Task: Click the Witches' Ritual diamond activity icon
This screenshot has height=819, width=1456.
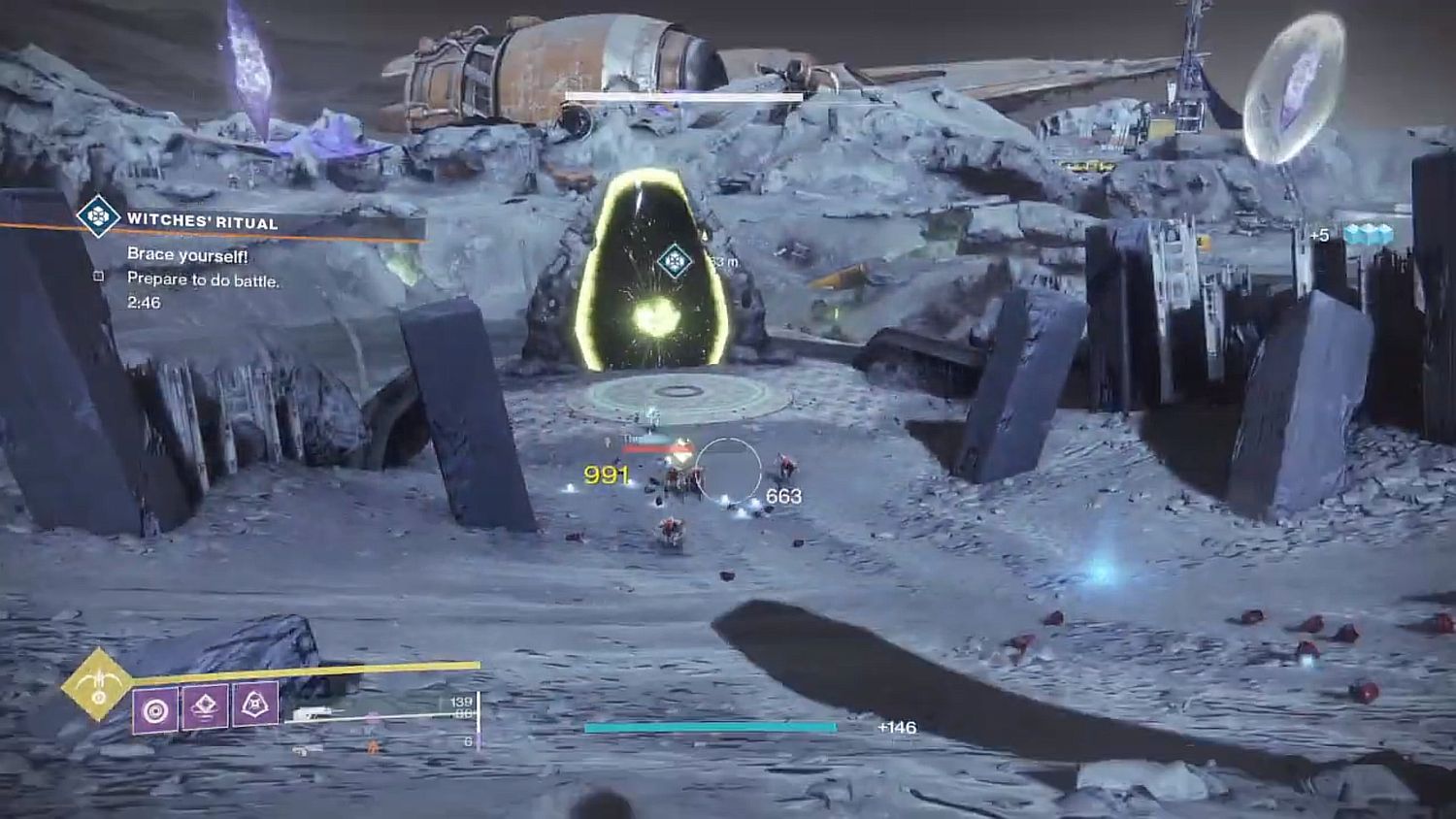Action: coord(98,215)
